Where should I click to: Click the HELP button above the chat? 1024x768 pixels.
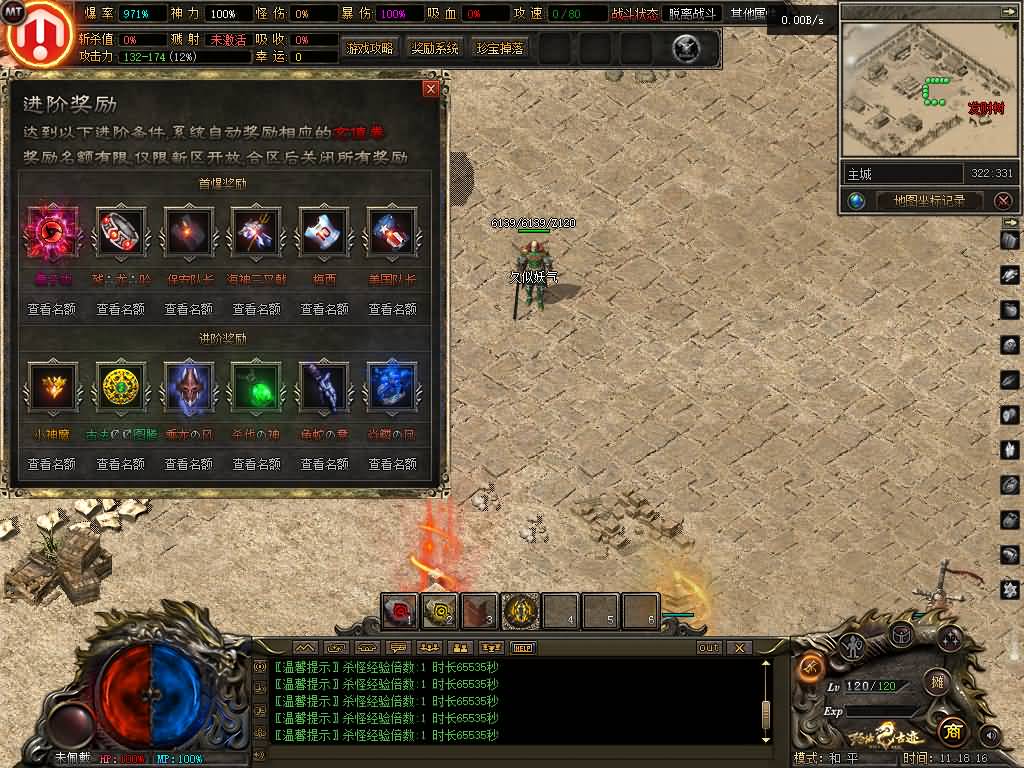click(523, 648)
